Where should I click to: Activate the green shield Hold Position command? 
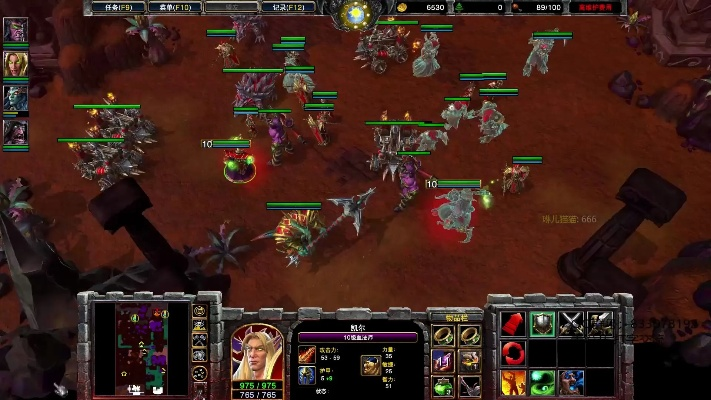tap(541, 324)
